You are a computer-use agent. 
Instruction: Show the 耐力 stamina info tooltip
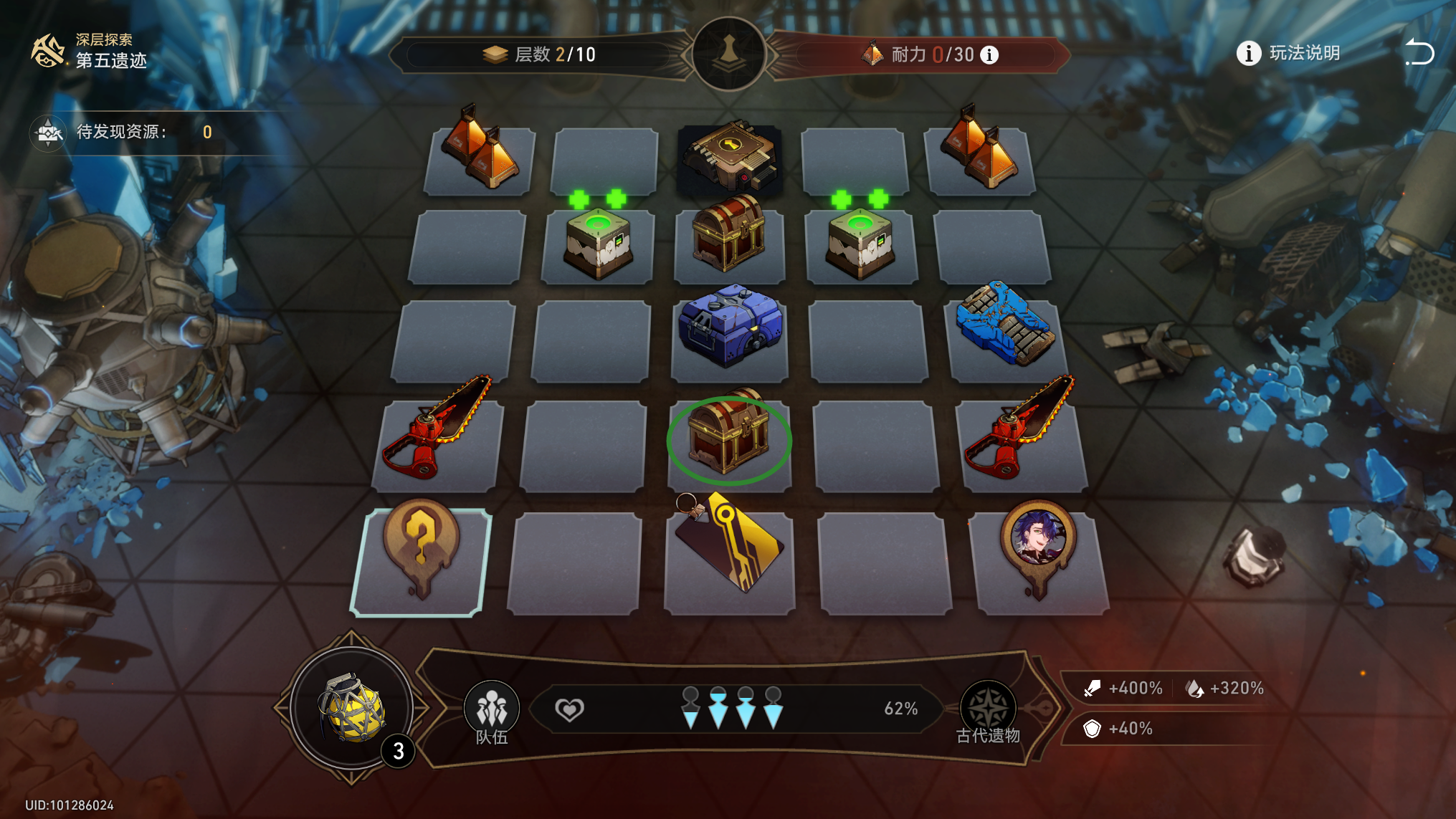click(x=989, y=55)
